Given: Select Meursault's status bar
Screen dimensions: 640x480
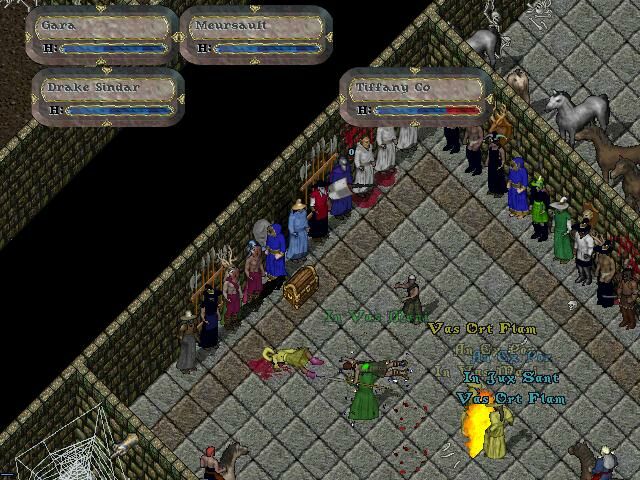Looking at the screenshot, I should (x=255, y=34).
